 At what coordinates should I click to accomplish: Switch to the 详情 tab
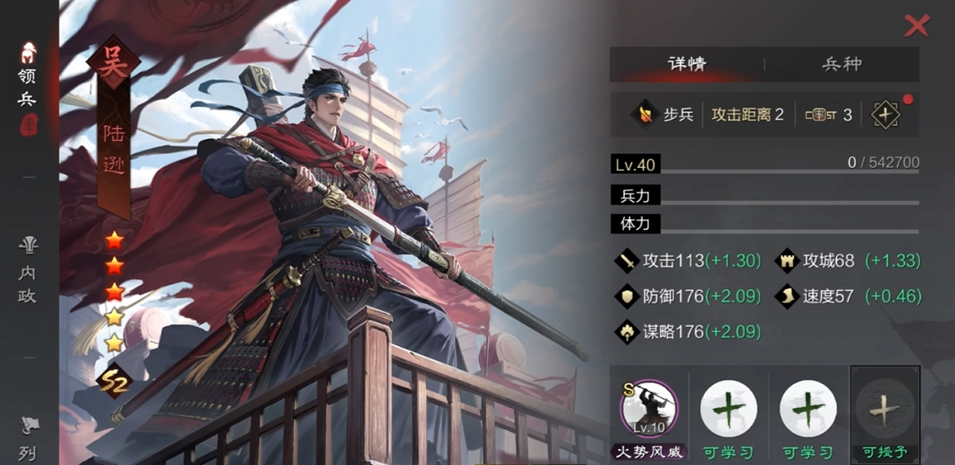(687, 64)
